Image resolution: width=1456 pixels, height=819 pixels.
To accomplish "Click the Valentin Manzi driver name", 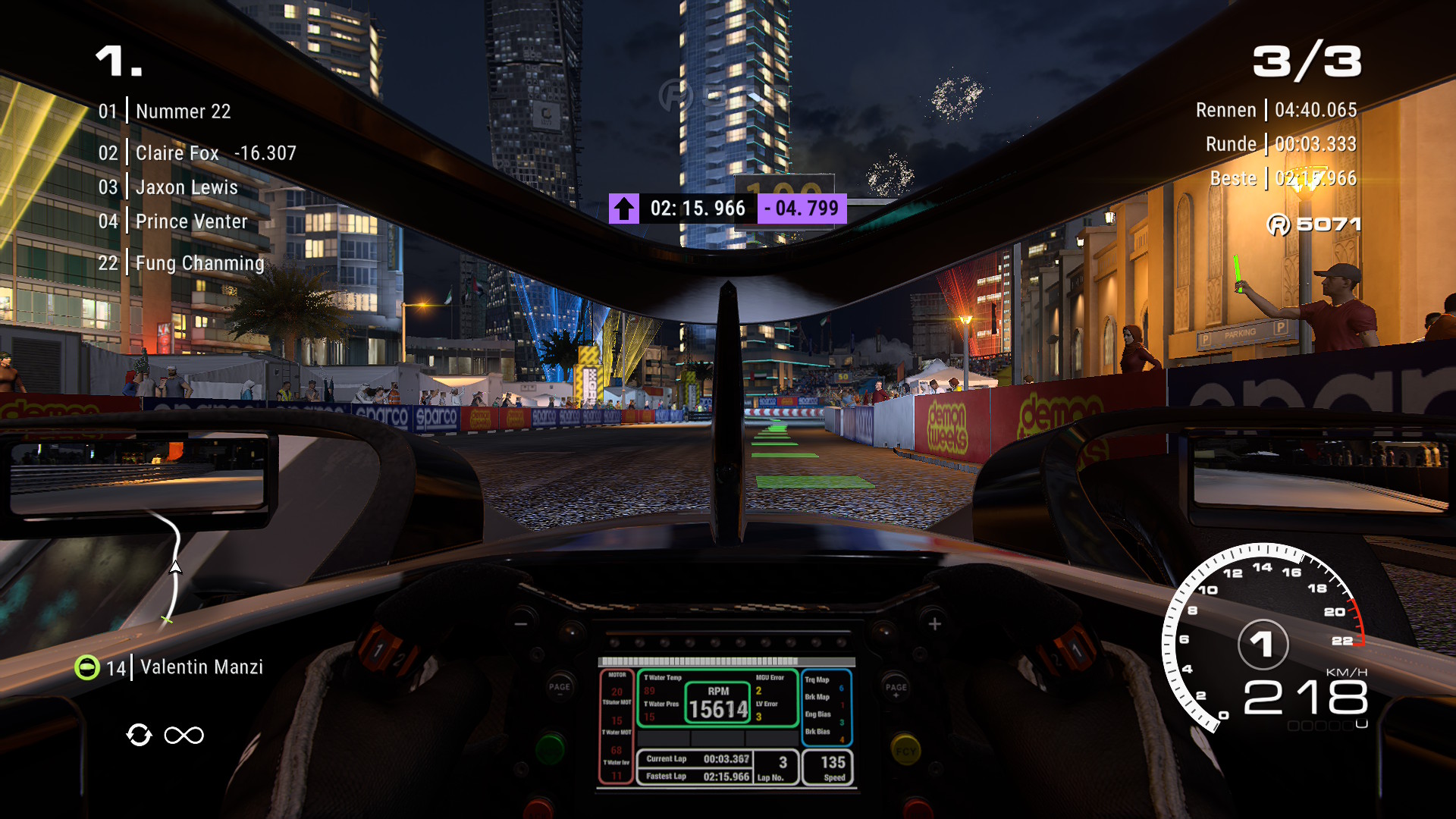I will (202, 667).
